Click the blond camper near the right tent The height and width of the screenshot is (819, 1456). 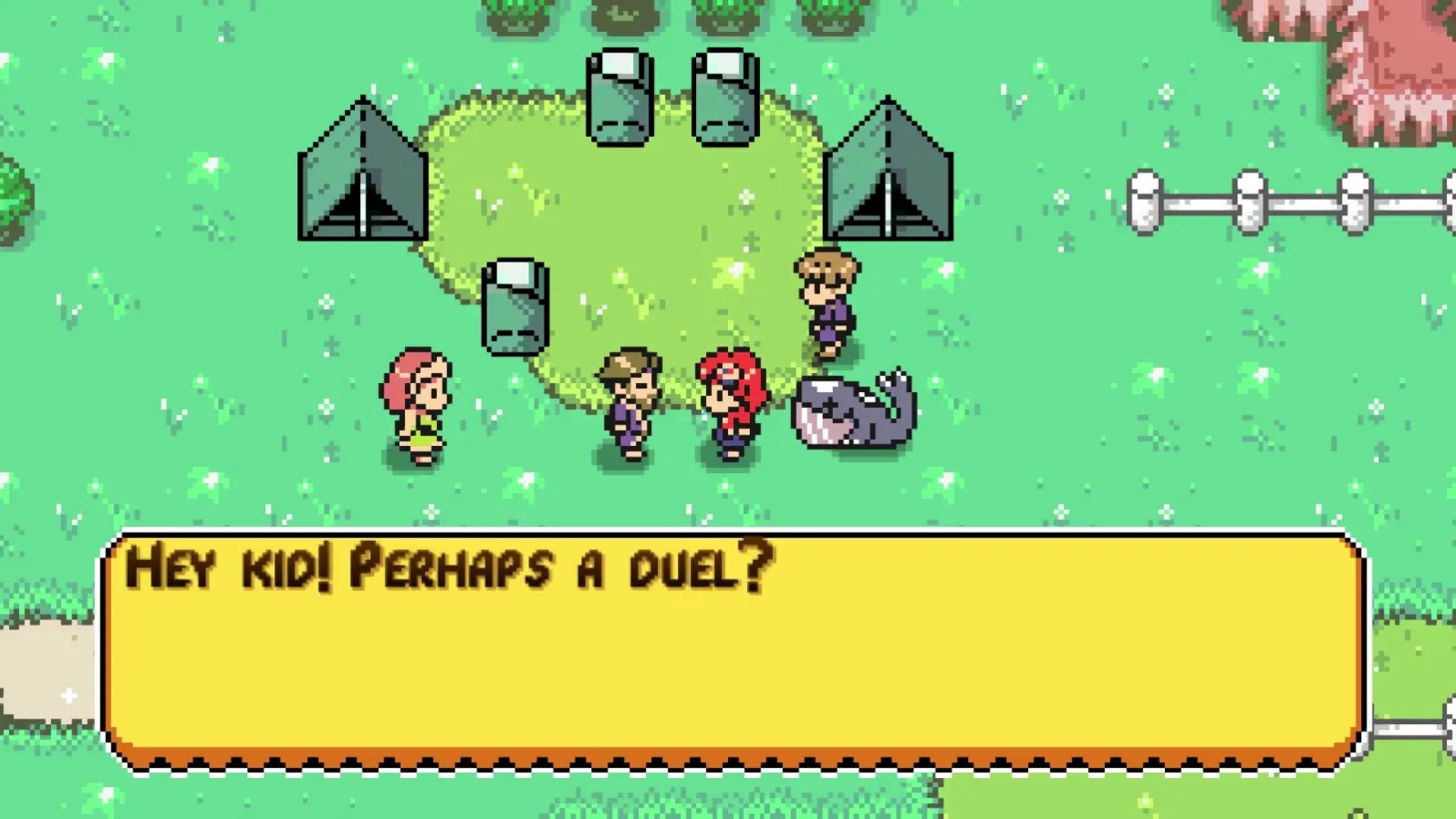(828, 299)
